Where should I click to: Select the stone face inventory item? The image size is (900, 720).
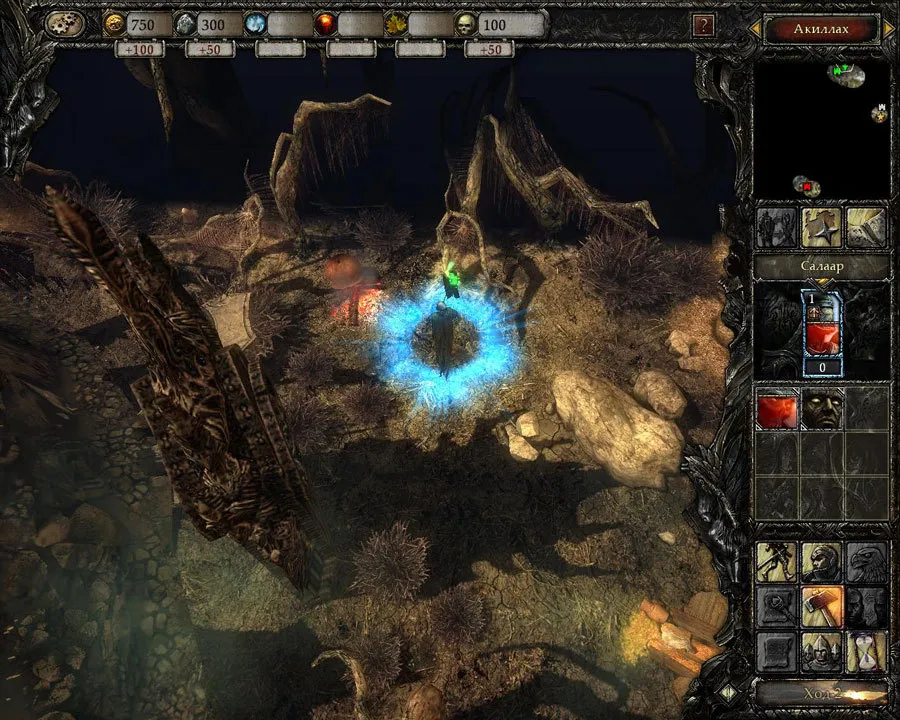coord(821,409)
